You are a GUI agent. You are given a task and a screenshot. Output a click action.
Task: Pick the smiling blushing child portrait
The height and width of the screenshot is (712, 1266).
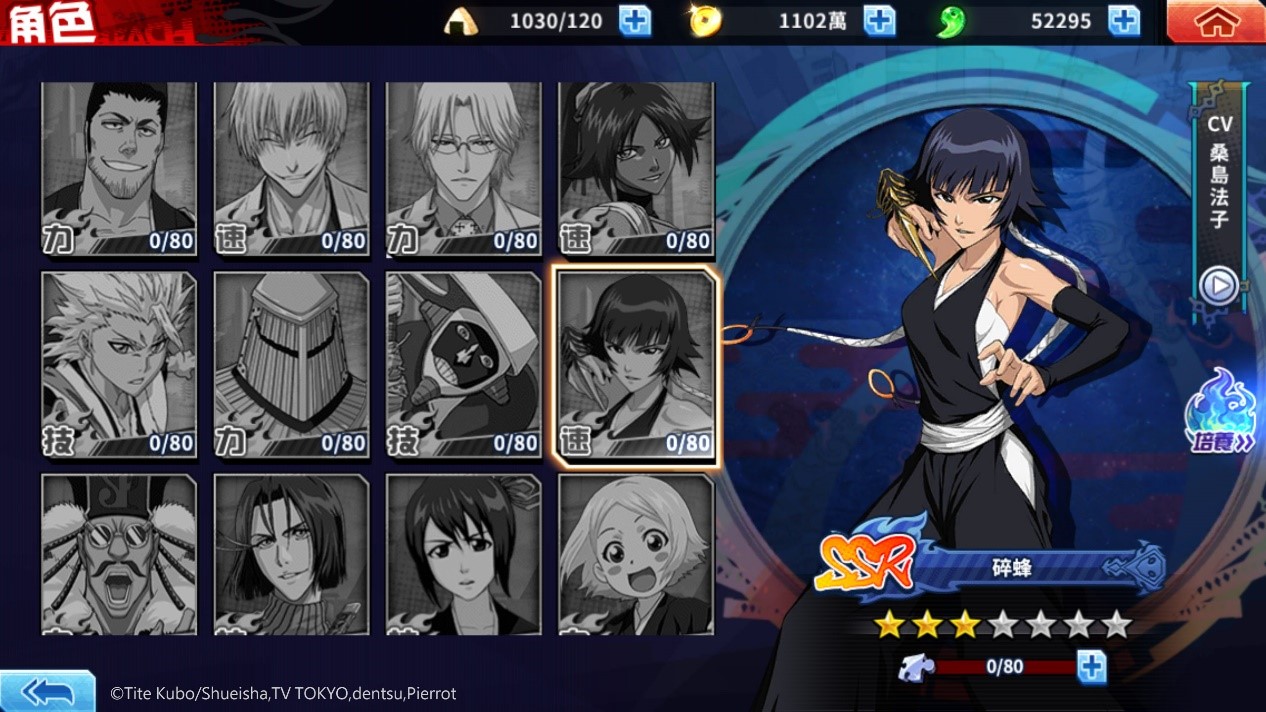pos(636,554)
